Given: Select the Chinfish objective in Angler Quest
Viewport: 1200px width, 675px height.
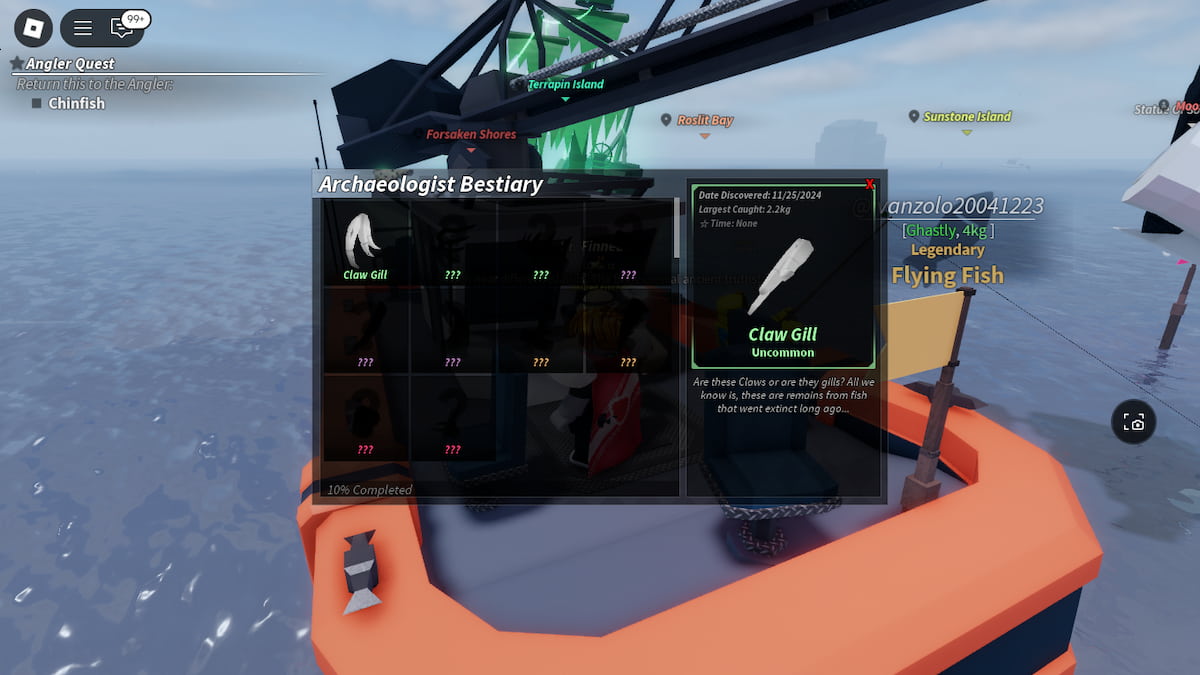Looking at the screenshot, I should 76,103.
